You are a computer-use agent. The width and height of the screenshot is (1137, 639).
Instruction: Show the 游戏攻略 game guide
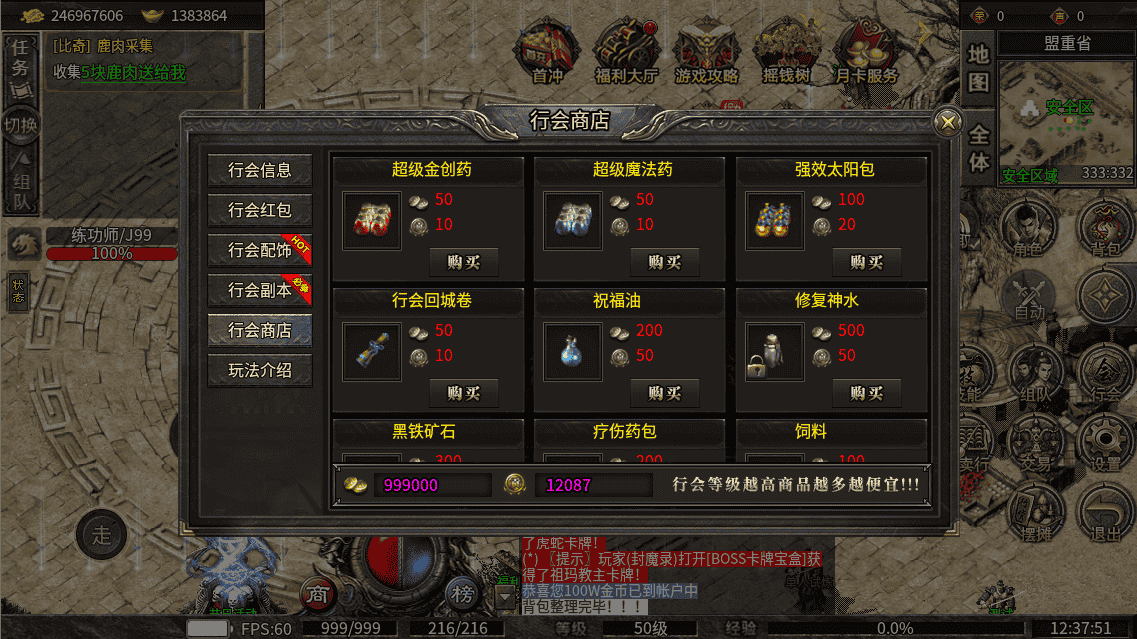(706, 52)
